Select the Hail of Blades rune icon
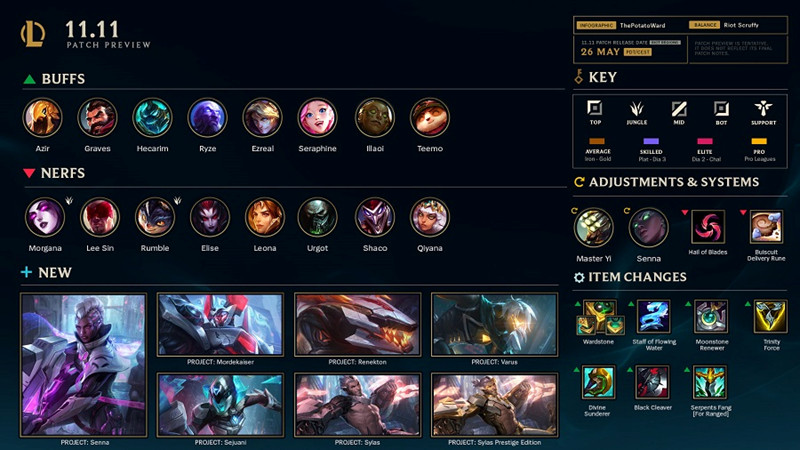Image resolution: width=800 pixels, height=450 pixels. [x=709, y=226]
